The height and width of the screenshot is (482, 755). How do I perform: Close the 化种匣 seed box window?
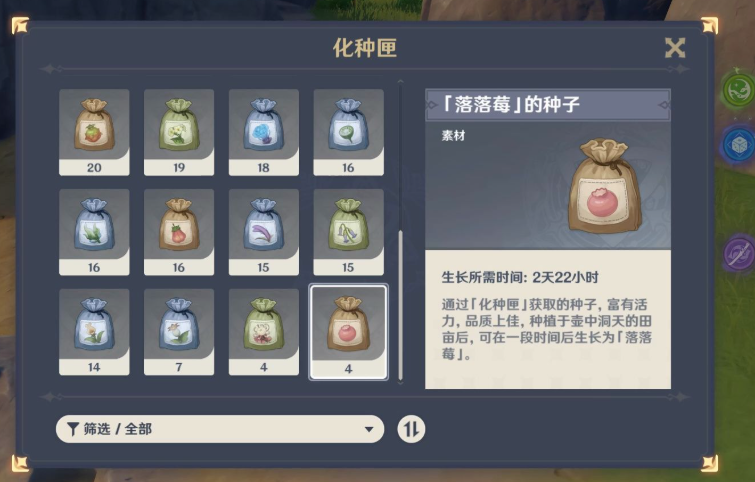point(675,48)
